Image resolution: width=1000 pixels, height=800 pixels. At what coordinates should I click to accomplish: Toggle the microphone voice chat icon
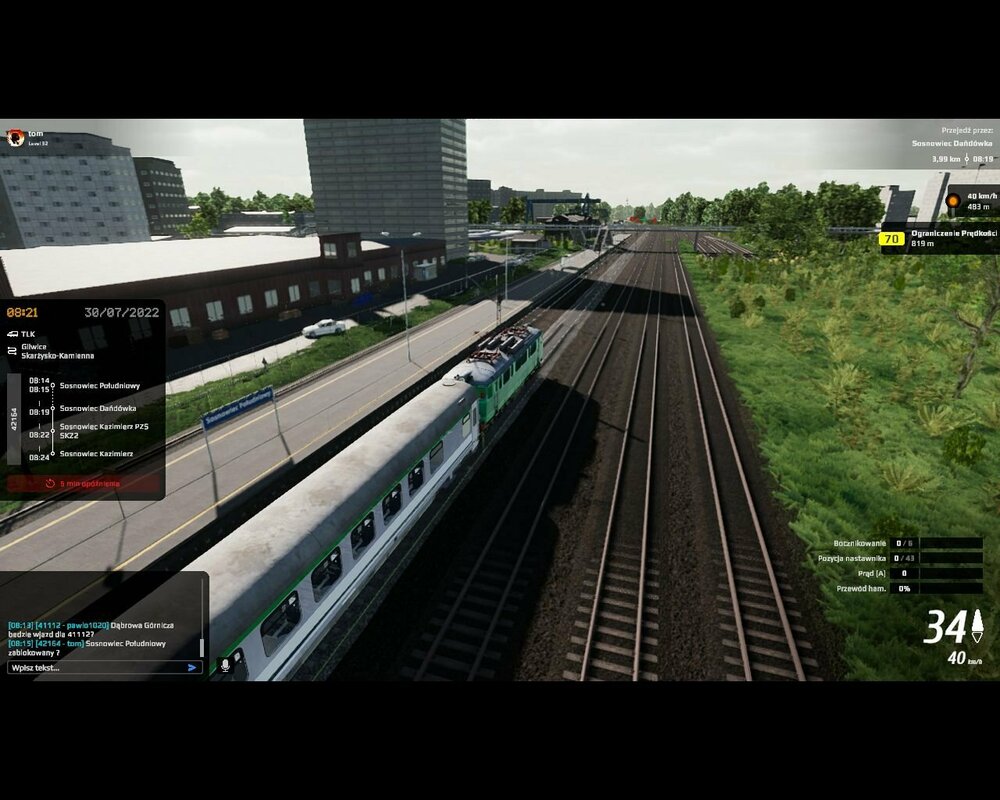225,664
